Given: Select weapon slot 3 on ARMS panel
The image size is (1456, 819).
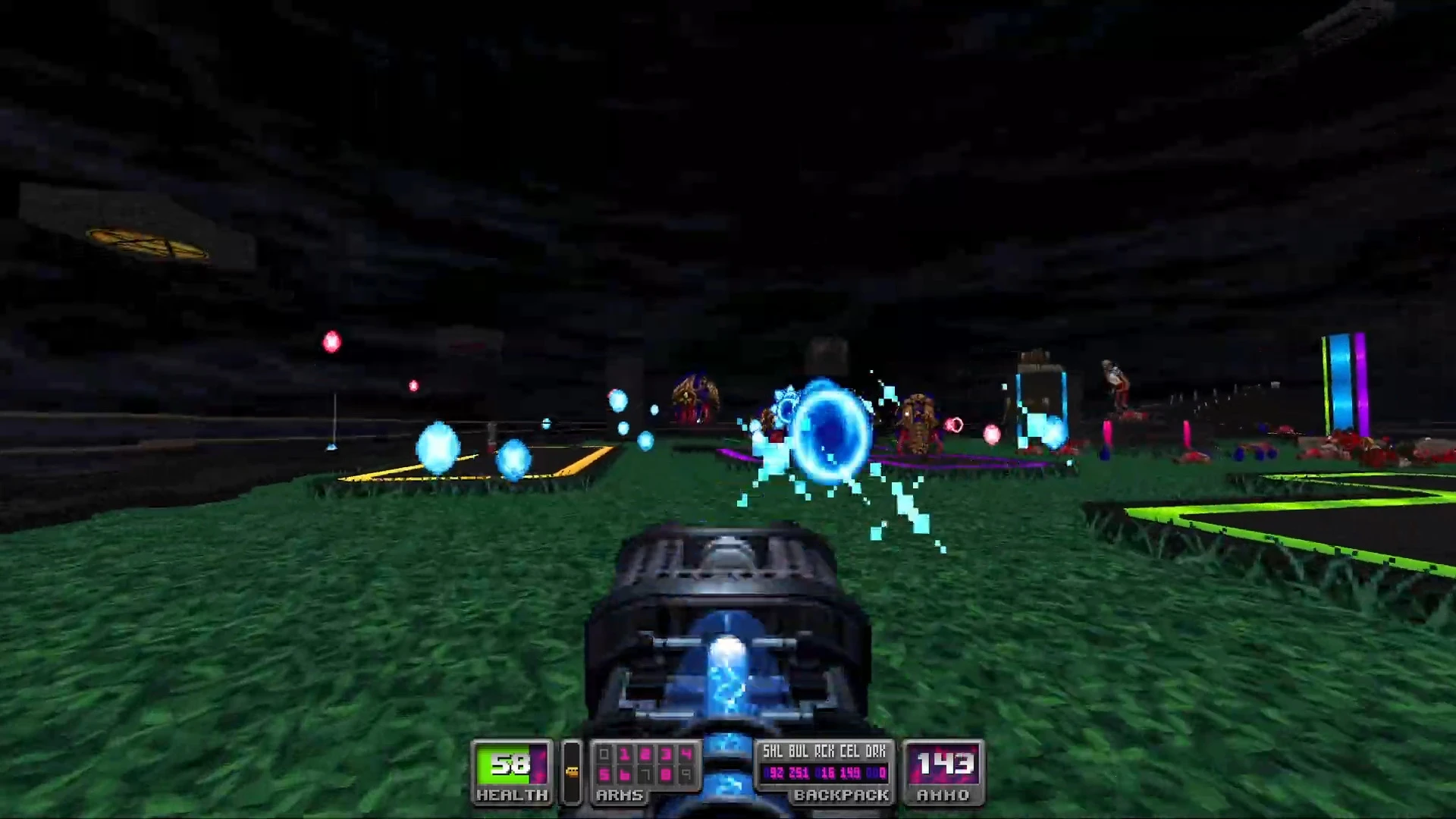Looking at the screenshot, I should tap(665, 754).
